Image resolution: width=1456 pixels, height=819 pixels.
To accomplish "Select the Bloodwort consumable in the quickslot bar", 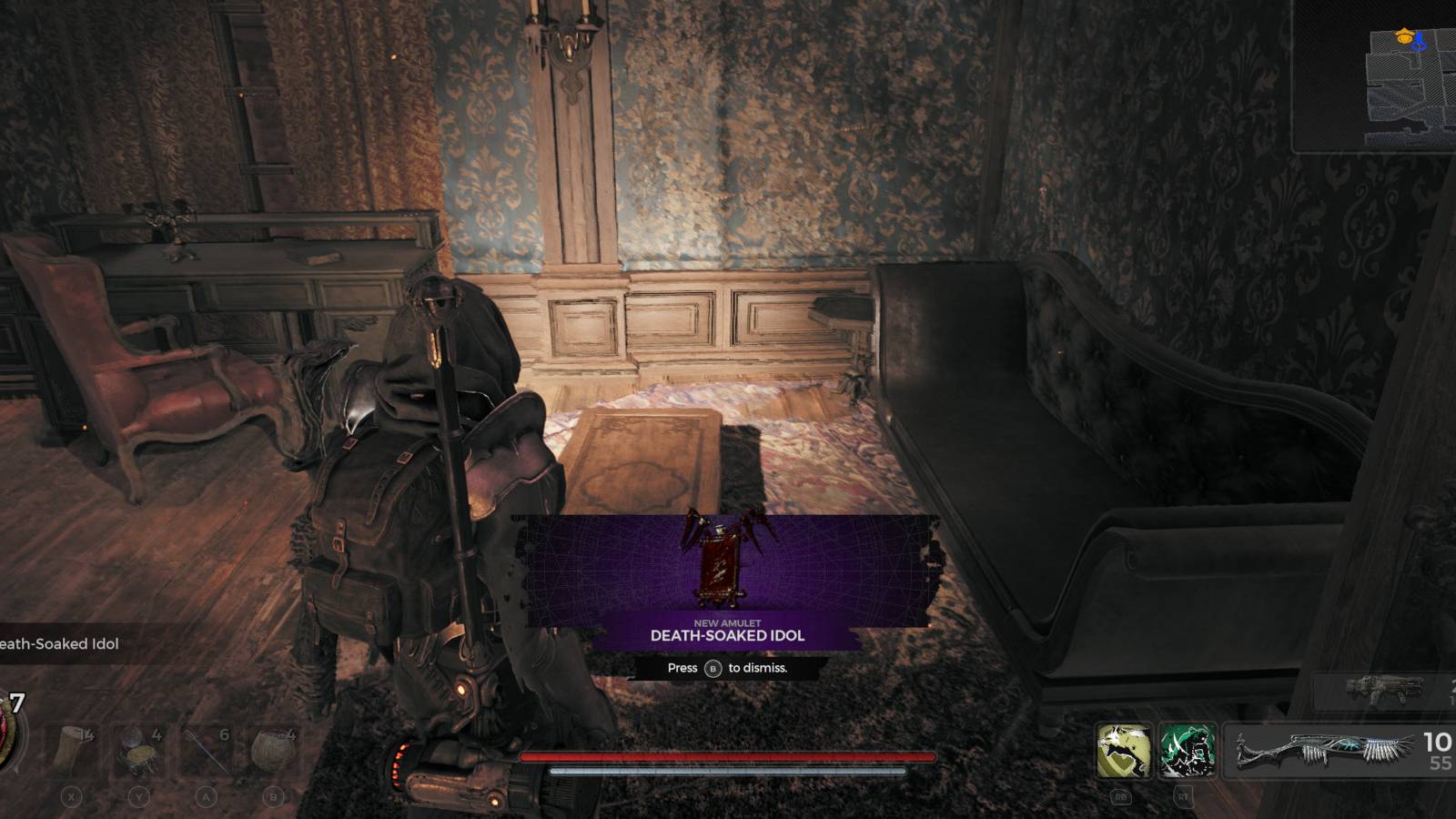I will [71, 748].
